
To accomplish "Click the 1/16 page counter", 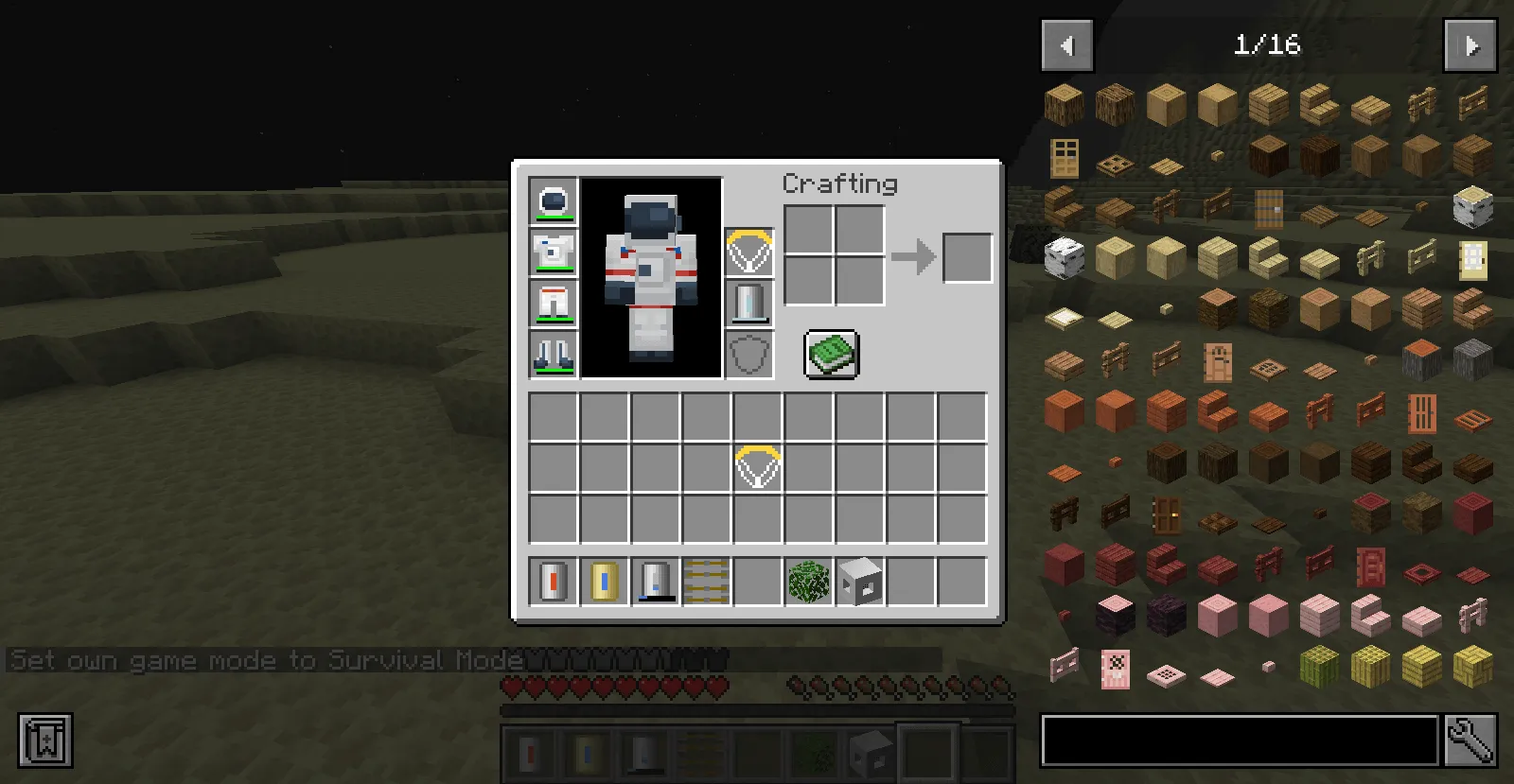I will tap(1268, 44).
